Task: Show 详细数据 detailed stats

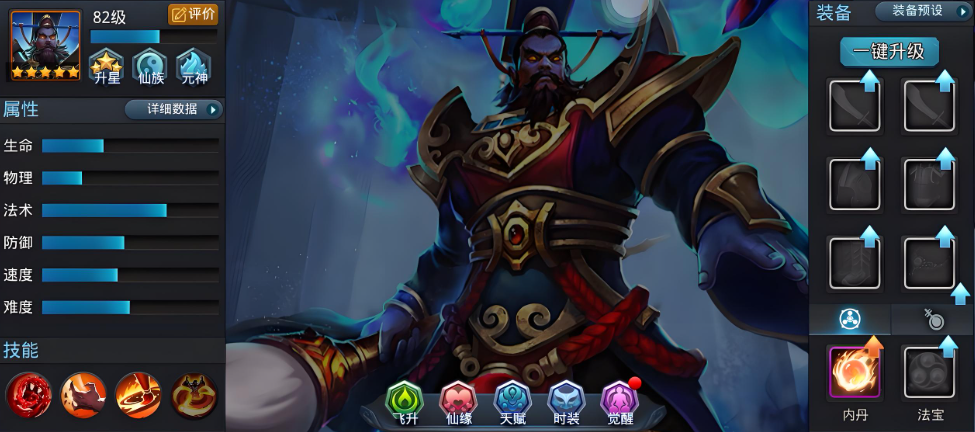Action: point(173,109)
